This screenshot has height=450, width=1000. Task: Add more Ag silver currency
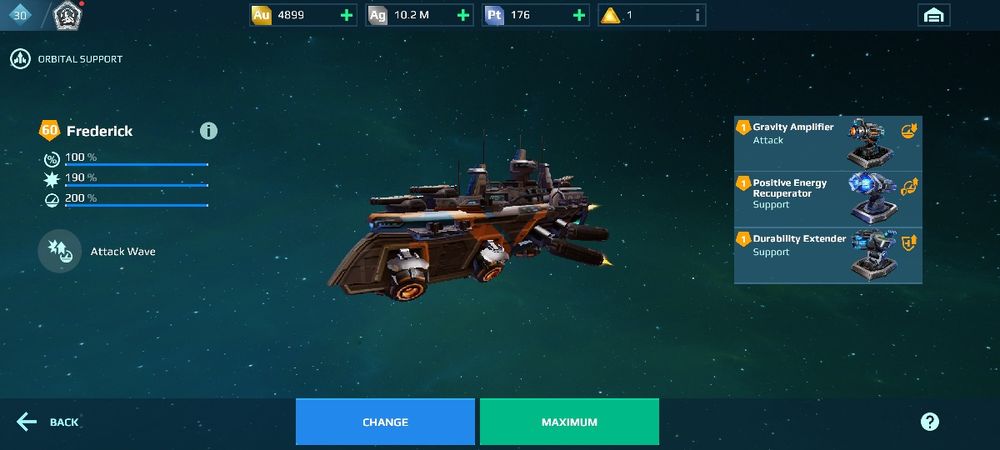[x=462, y=15]
